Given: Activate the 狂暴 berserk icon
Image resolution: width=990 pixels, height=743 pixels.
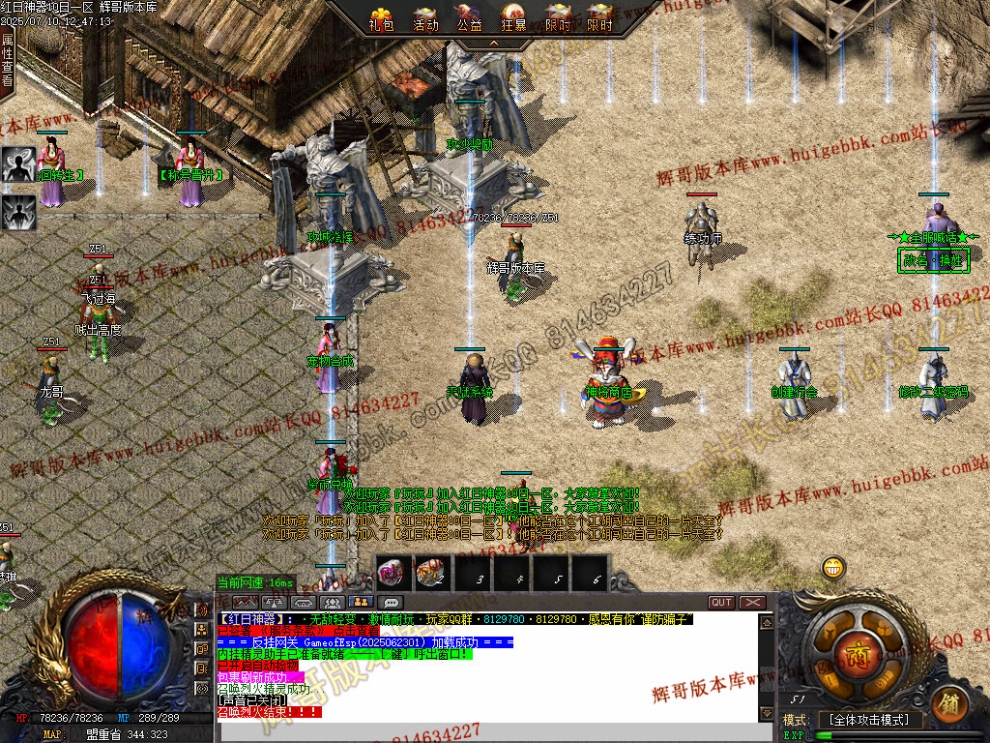Looking at the screenshot, I should point(513,19).
